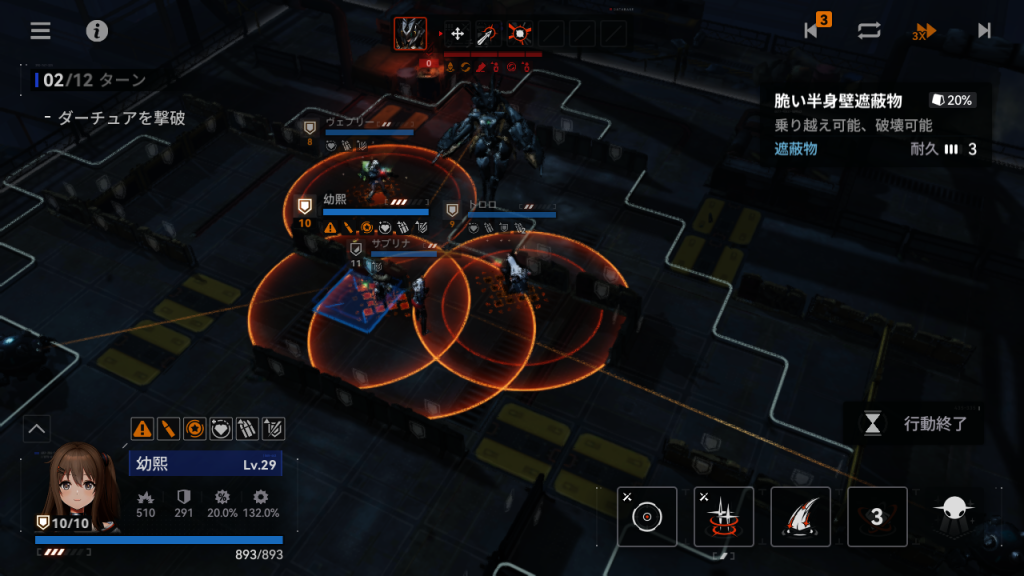Inspect the bullet buff status icon
1024x576 pixels.
[x=168, y=429]
